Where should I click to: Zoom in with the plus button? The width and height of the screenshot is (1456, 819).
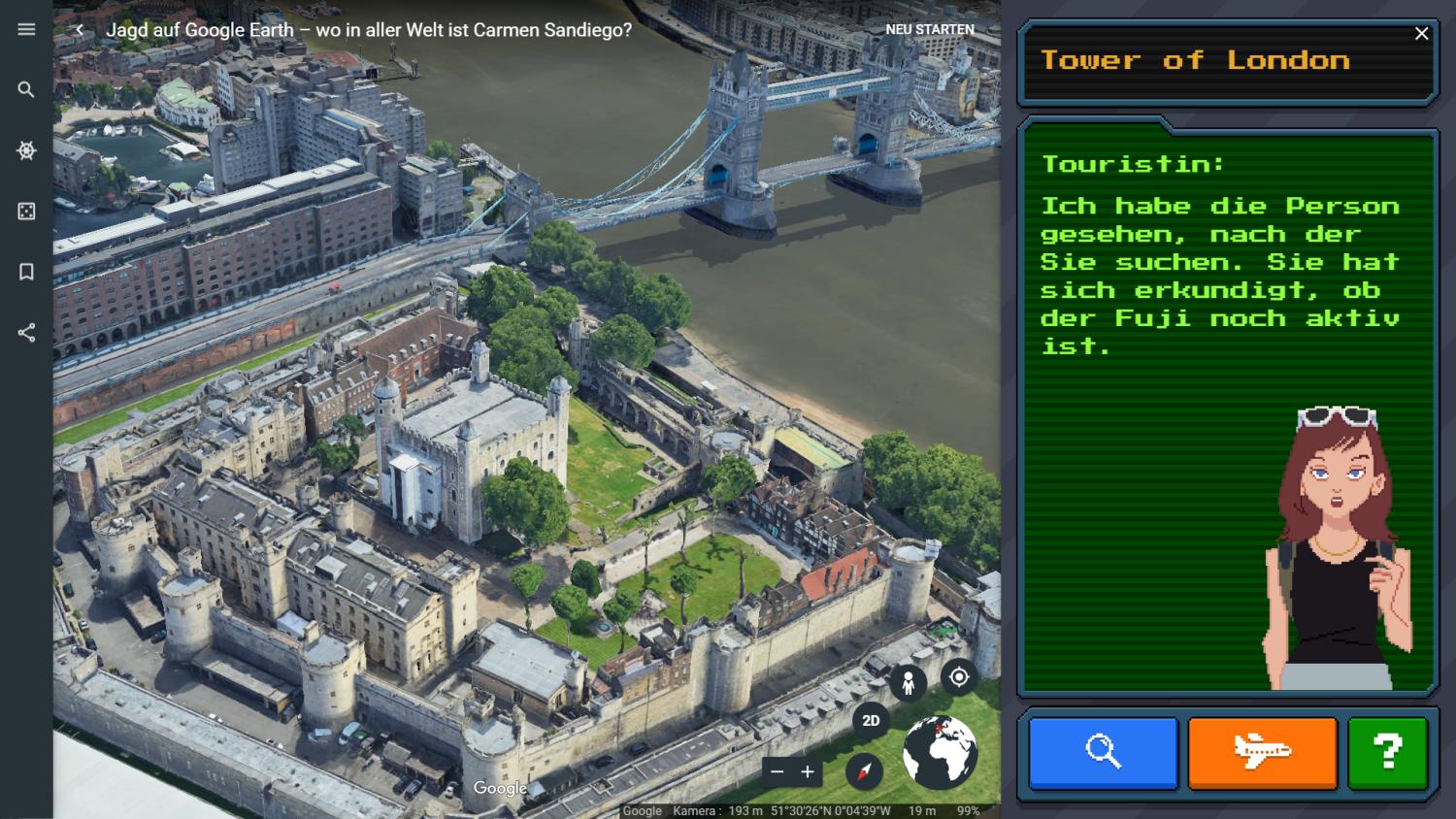click(x=808, y=772)
